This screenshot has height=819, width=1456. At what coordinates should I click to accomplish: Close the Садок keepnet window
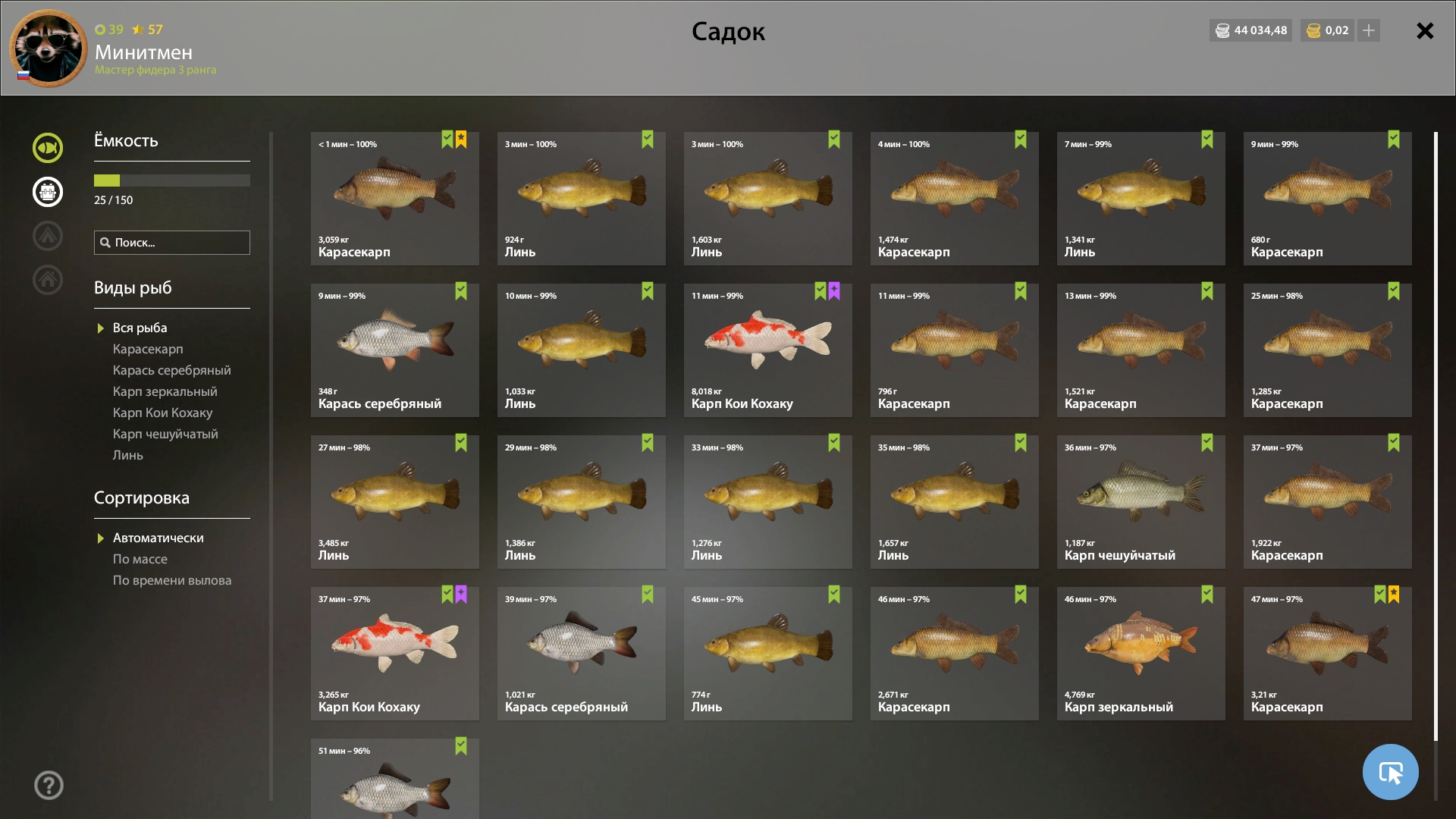[1425, 31]
